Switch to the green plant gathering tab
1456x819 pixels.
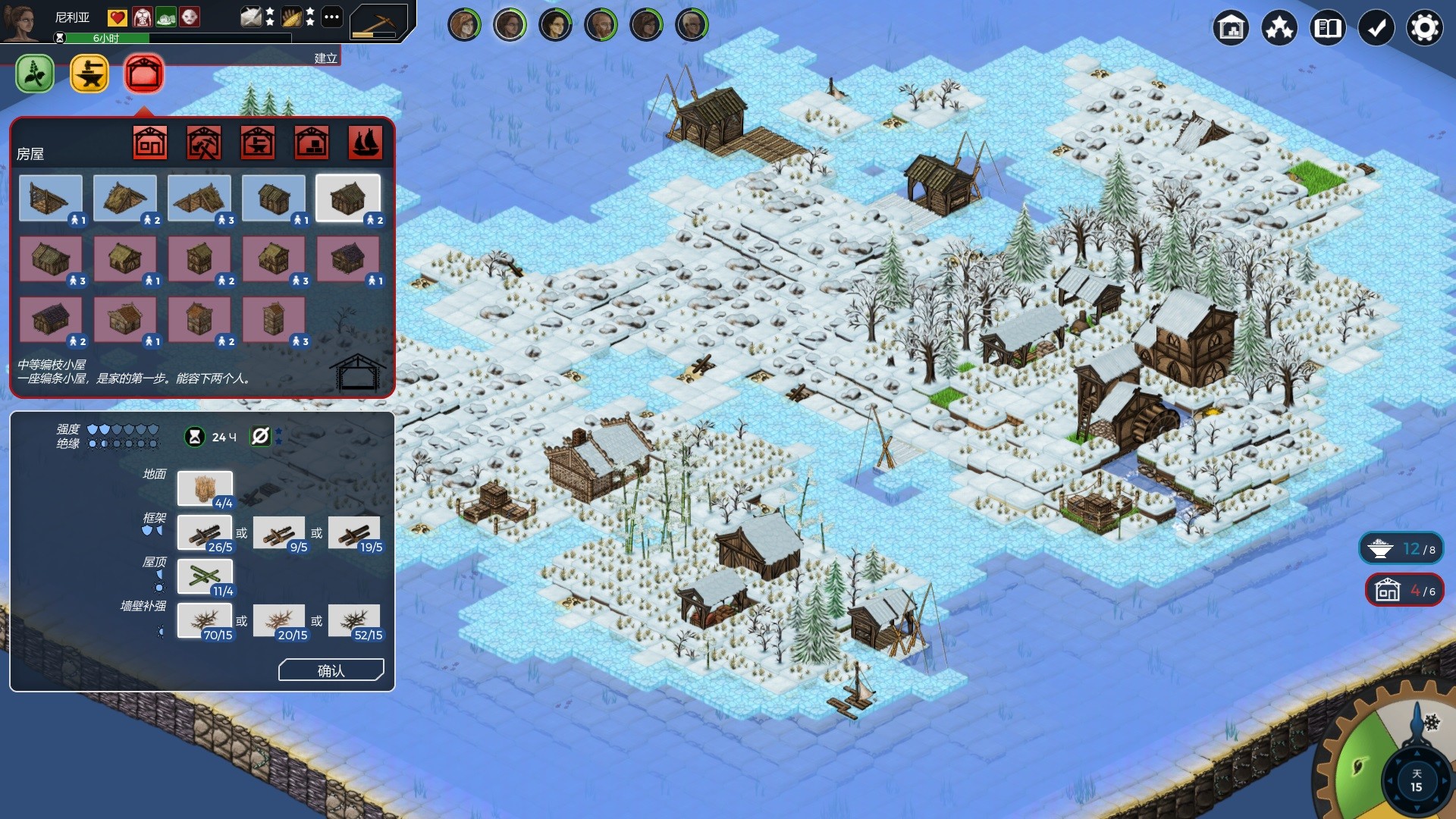pos(35,74)
